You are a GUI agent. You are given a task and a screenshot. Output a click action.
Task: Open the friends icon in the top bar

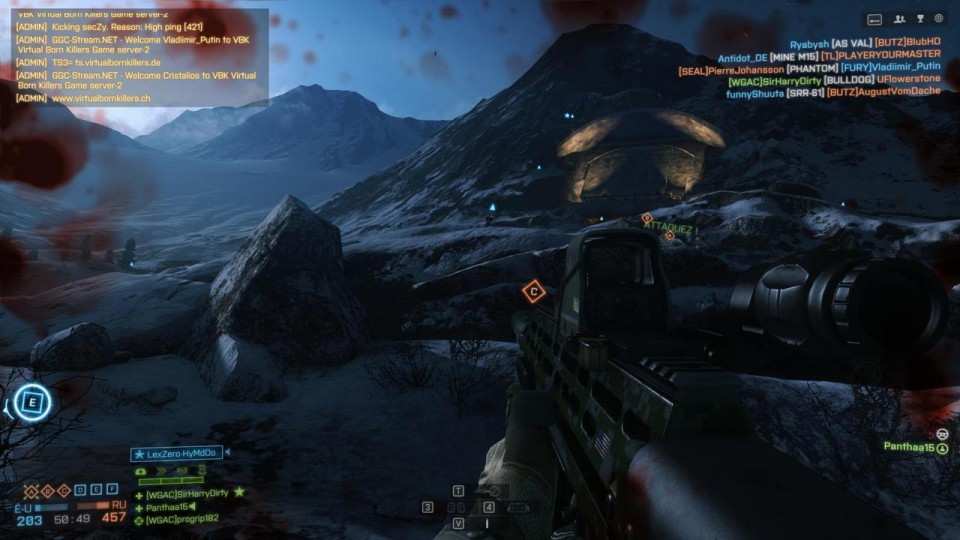pos(901,18)
